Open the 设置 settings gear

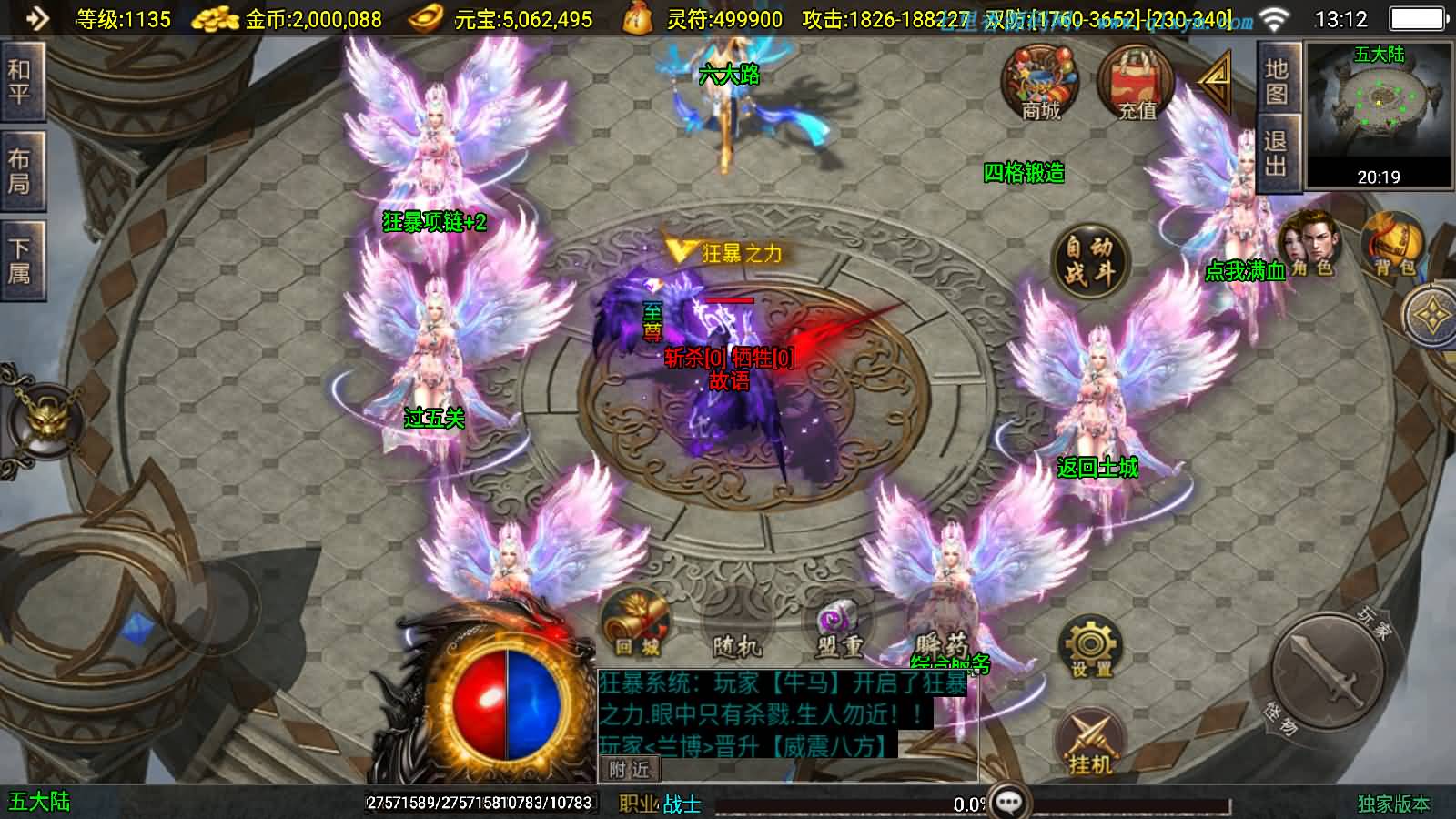(x=1090, y=647)
